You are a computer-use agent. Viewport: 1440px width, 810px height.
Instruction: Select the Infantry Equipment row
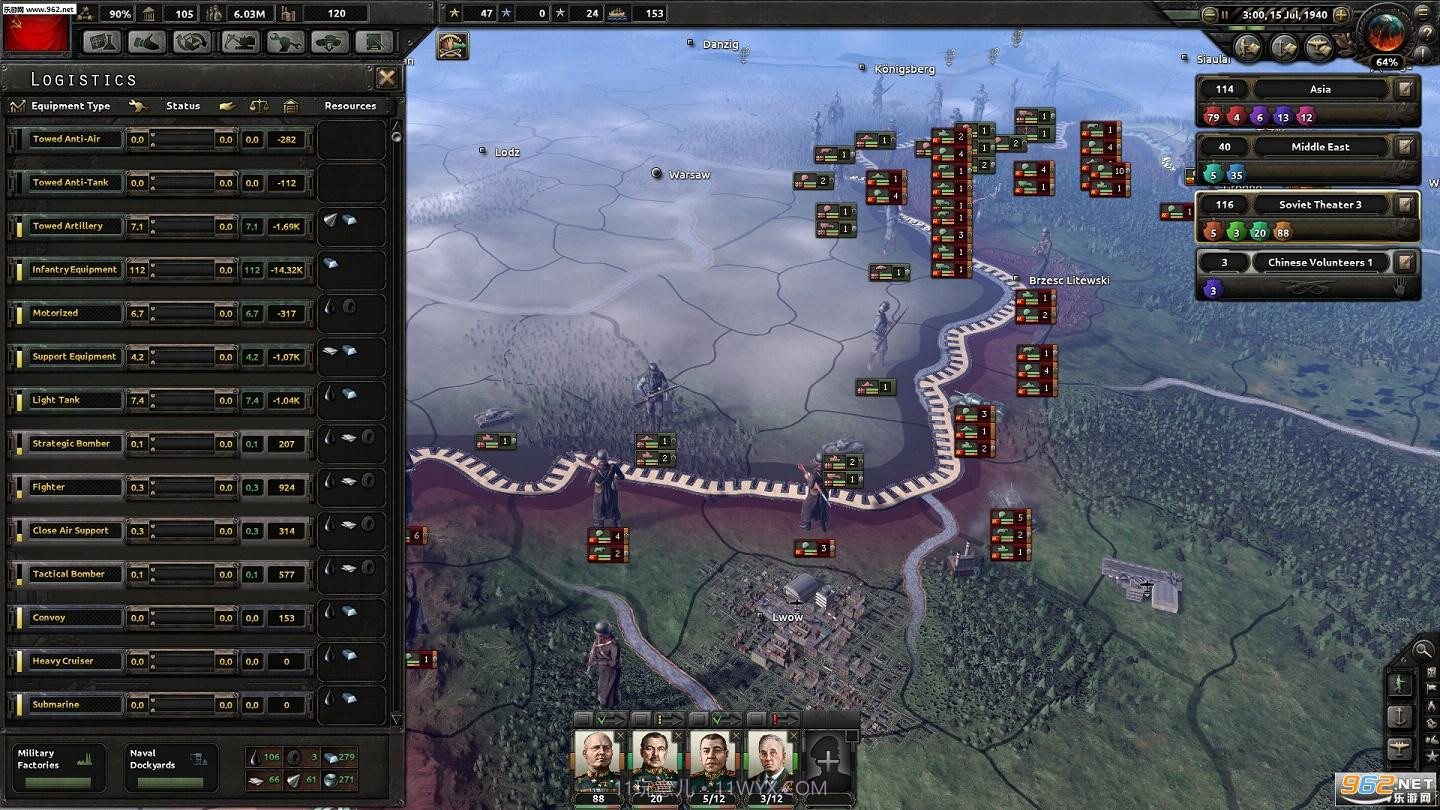click(74, 270)
